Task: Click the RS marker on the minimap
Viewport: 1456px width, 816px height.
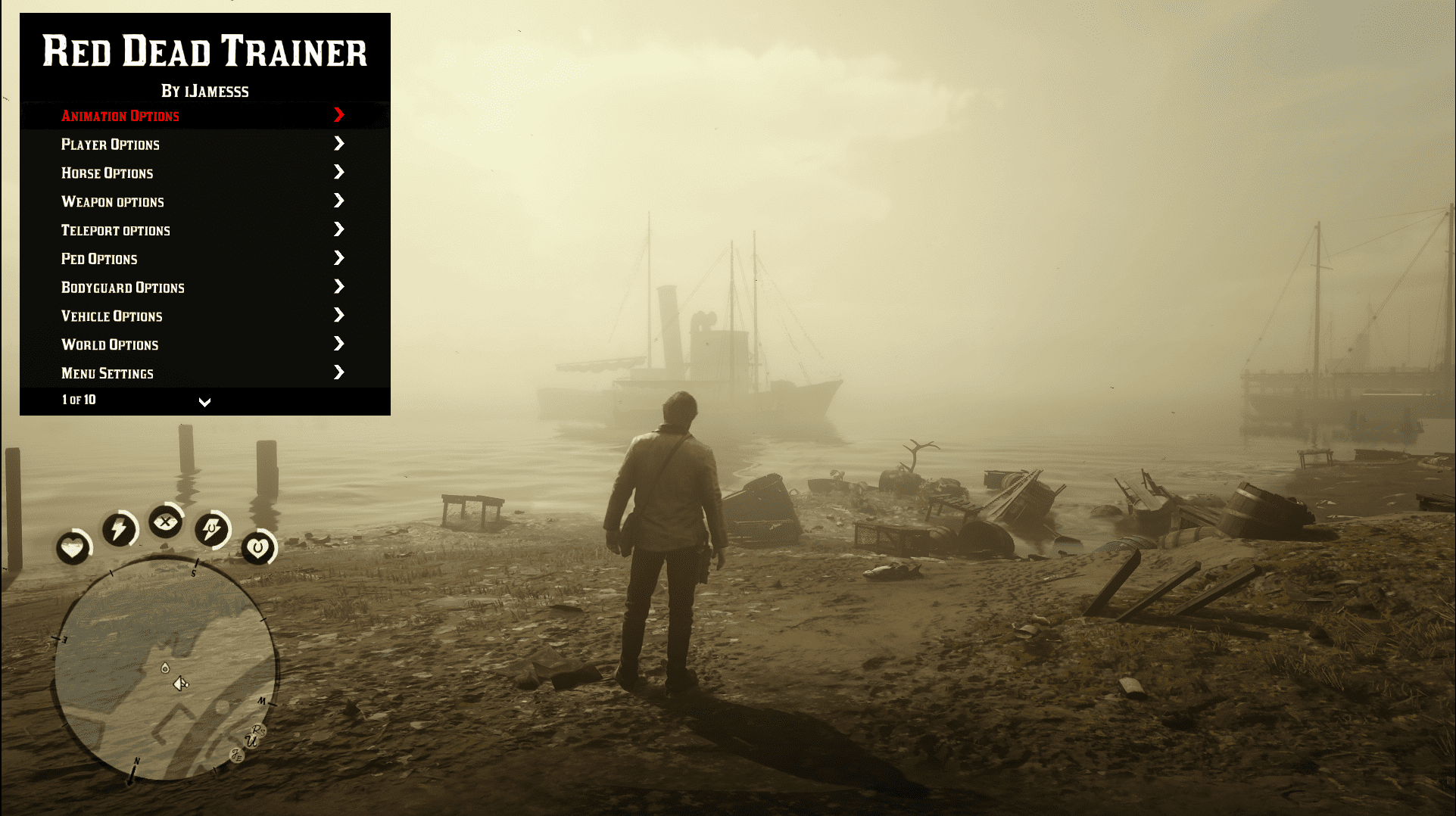Action: pyautogui.click(x=257, y=731)
